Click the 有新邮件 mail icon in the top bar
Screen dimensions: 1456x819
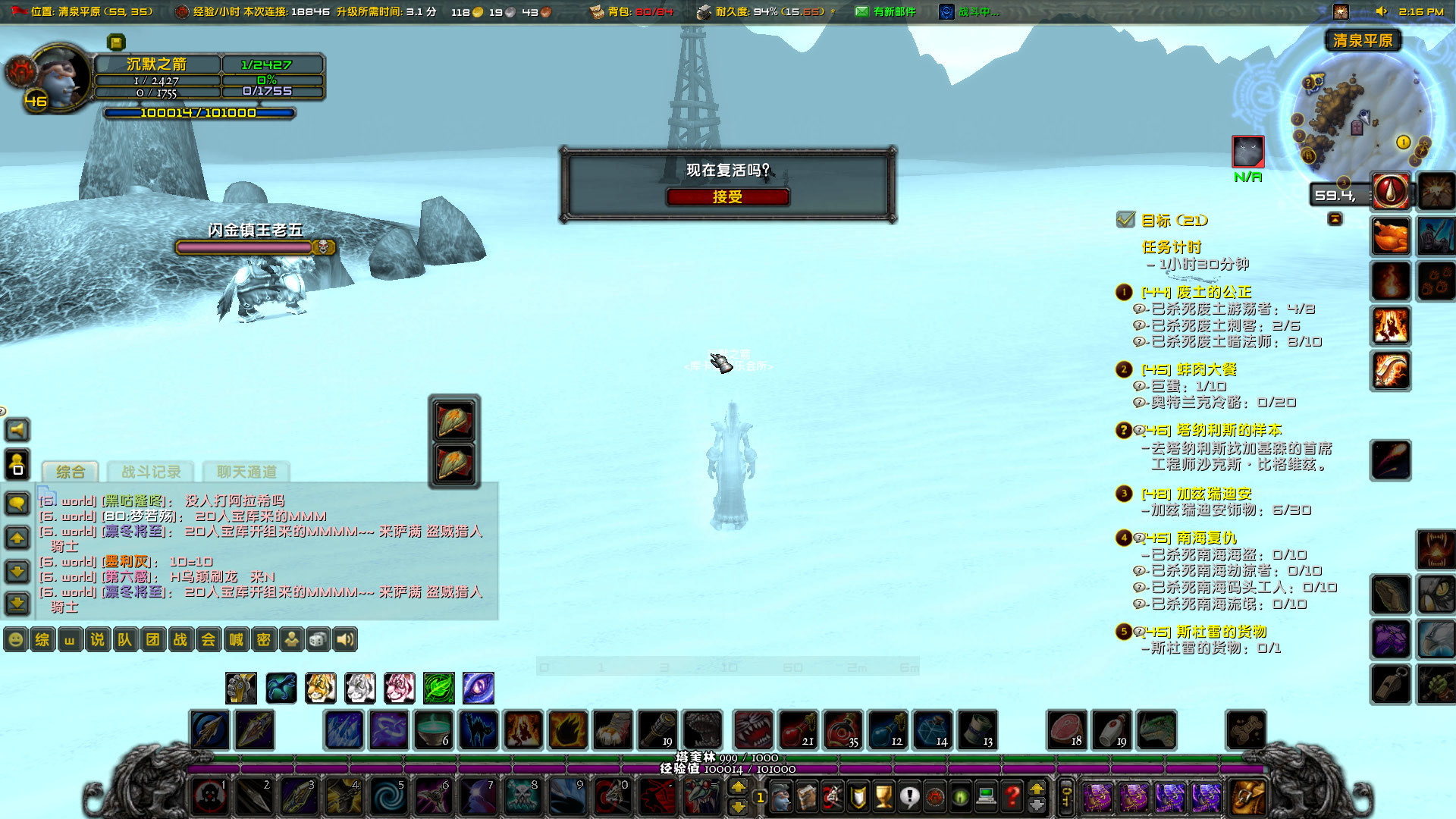point(861,11)
